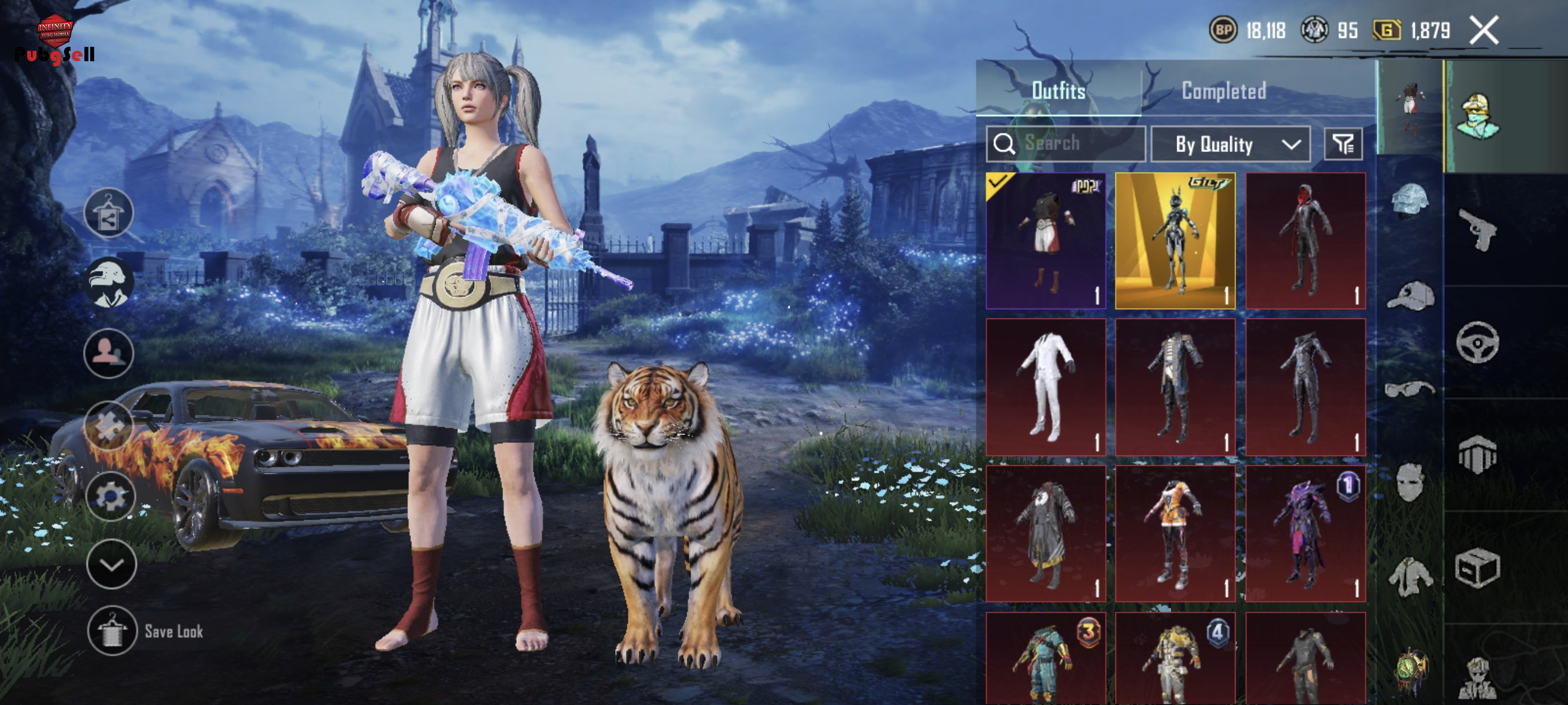
Task: Open the steering wheel vehicle category
Action: point(1477,342)
